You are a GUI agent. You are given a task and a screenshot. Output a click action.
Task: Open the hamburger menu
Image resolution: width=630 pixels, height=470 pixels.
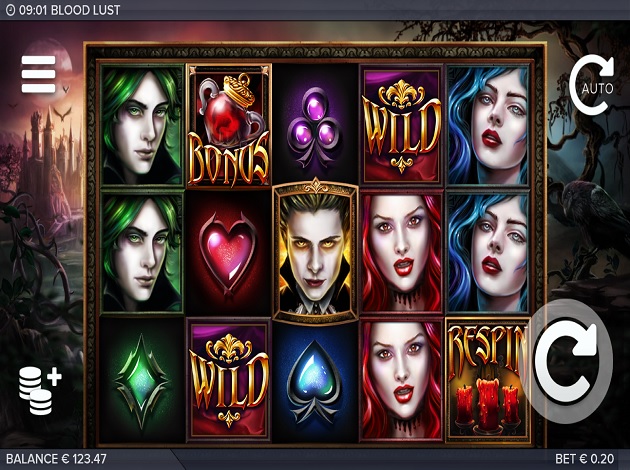[x=38, y=74]
